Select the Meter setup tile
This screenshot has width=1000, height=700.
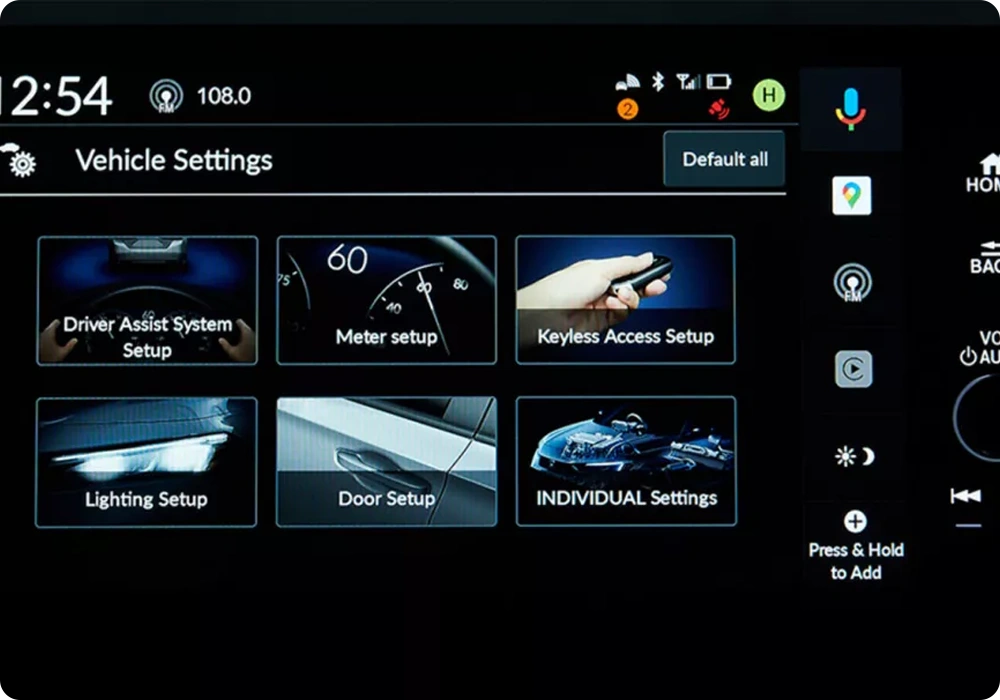point(386,300)
